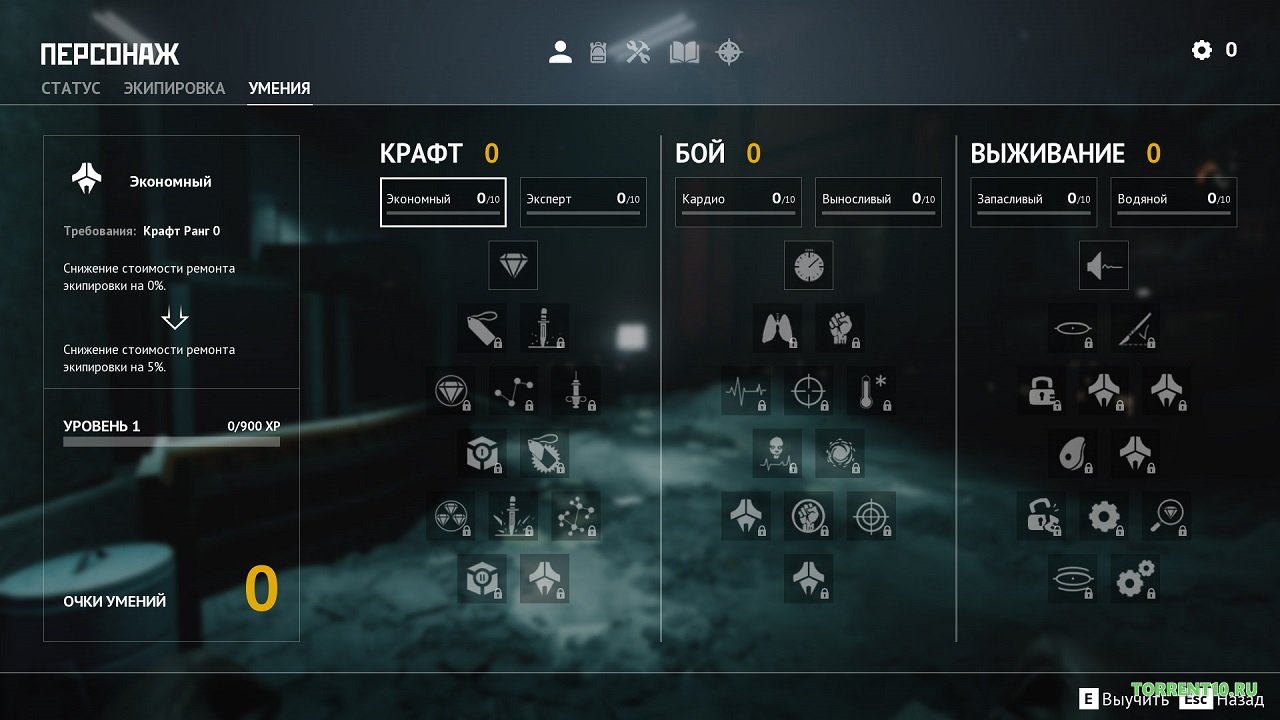This screenshot has width=1280, height=720.
Task: Select the diamond skill under Крафт
Action: [x=513, y=266]
